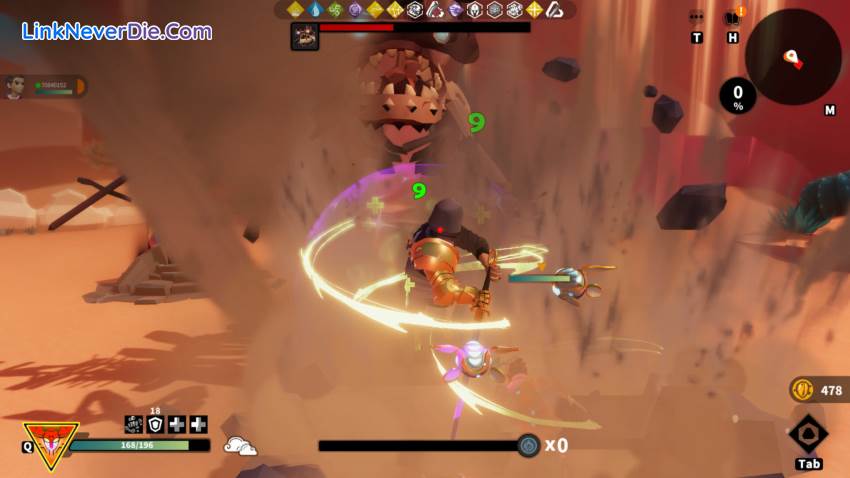Open the circular minimap
Viewport: 850px width, 478px height.
[x=792, y=57]
